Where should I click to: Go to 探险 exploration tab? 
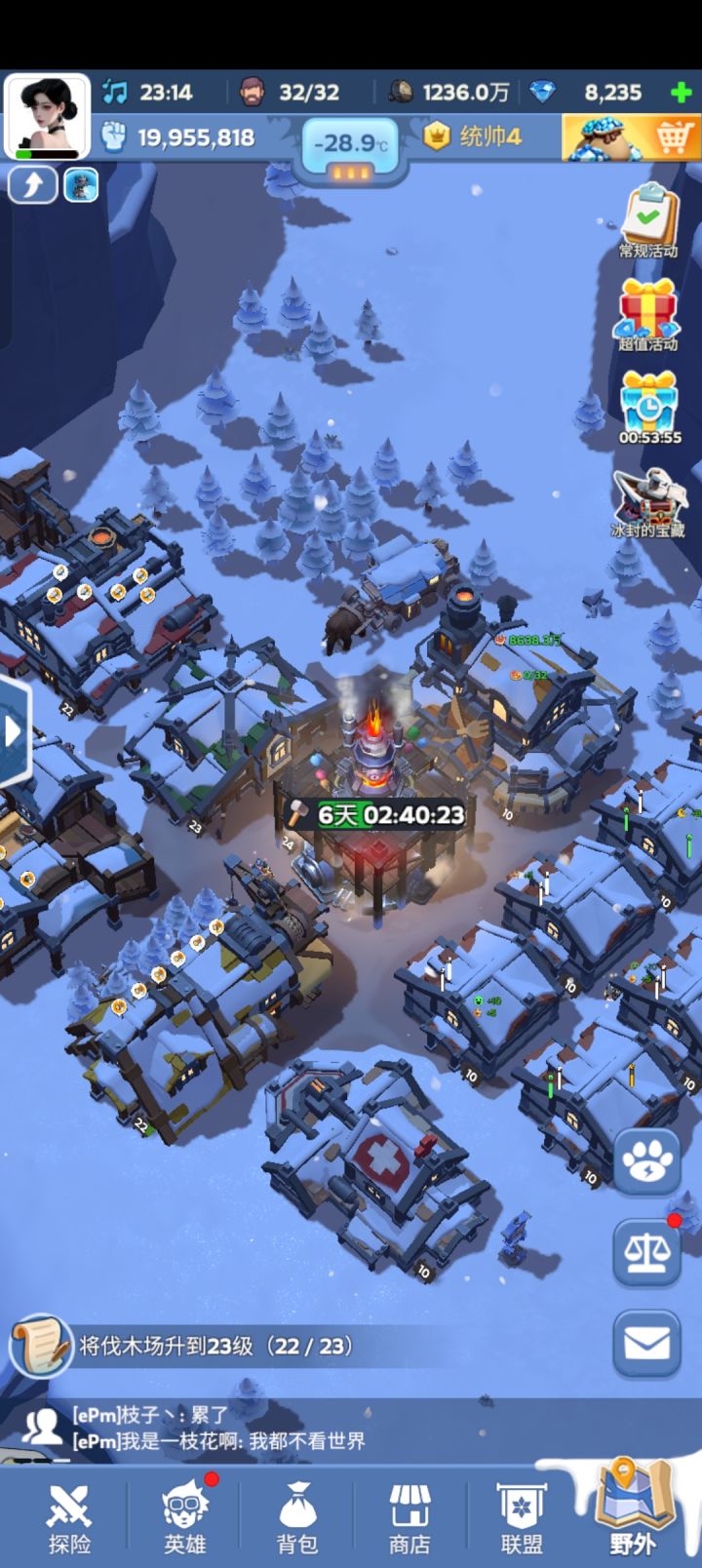[x=69, y=1517]
